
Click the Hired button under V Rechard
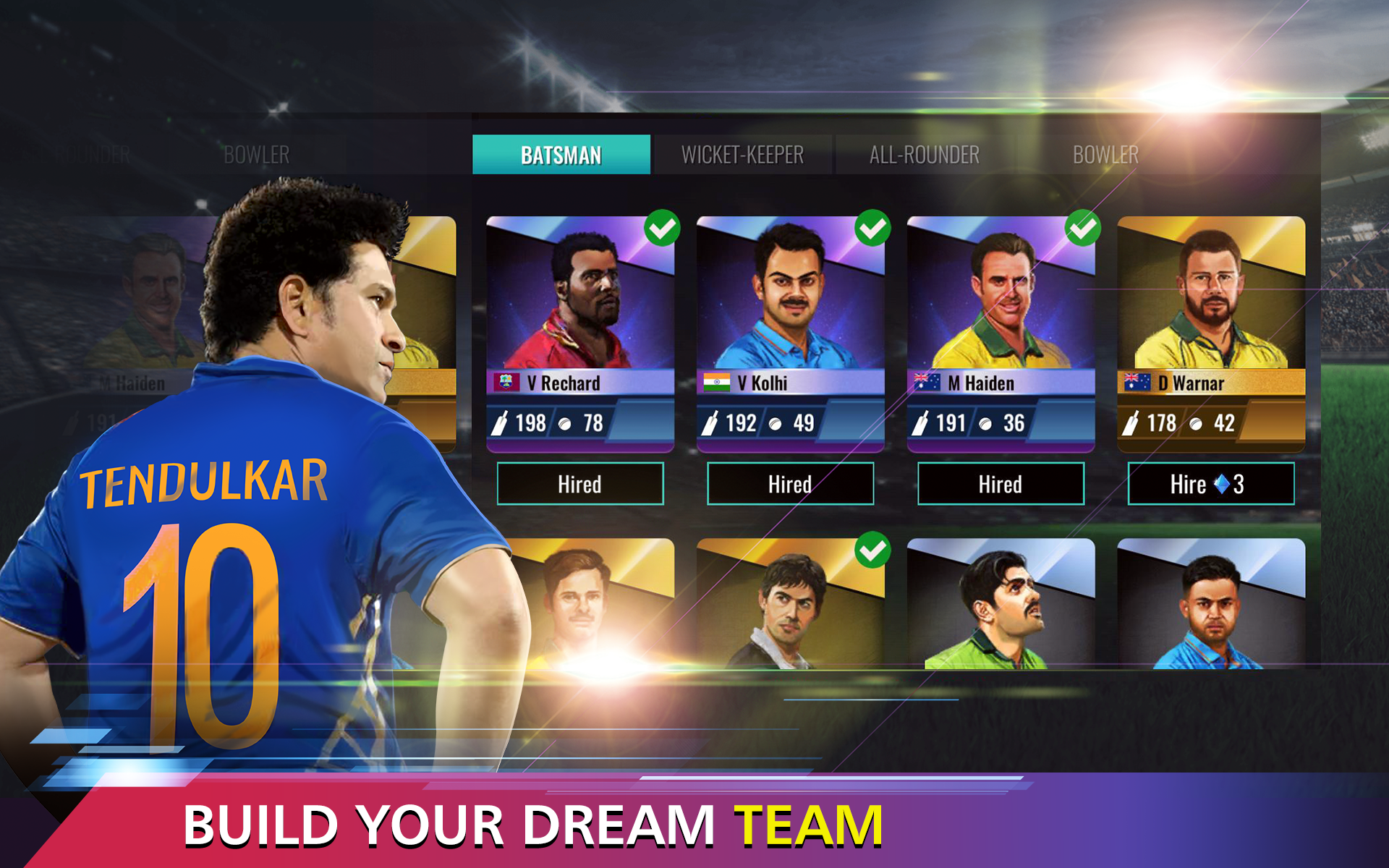point(580,485)
